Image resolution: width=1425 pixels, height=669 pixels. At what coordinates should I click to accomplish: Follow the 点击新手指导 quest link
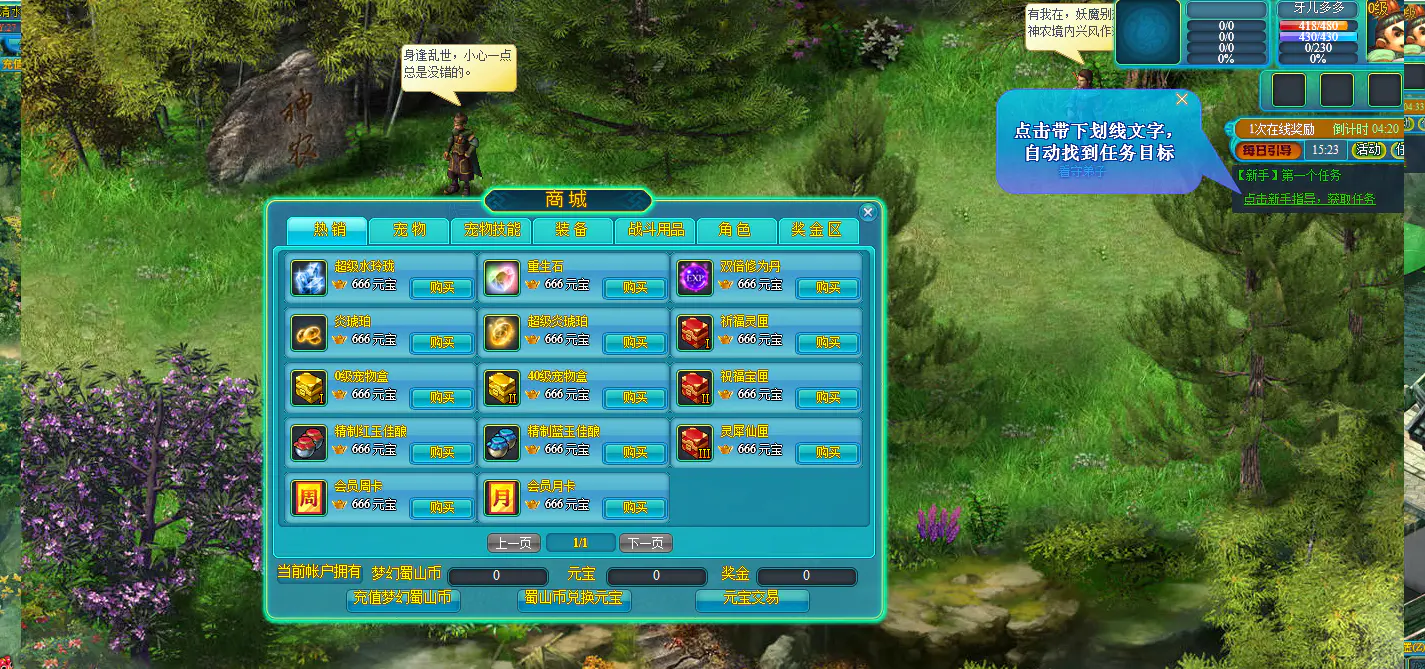(1309, 199)
